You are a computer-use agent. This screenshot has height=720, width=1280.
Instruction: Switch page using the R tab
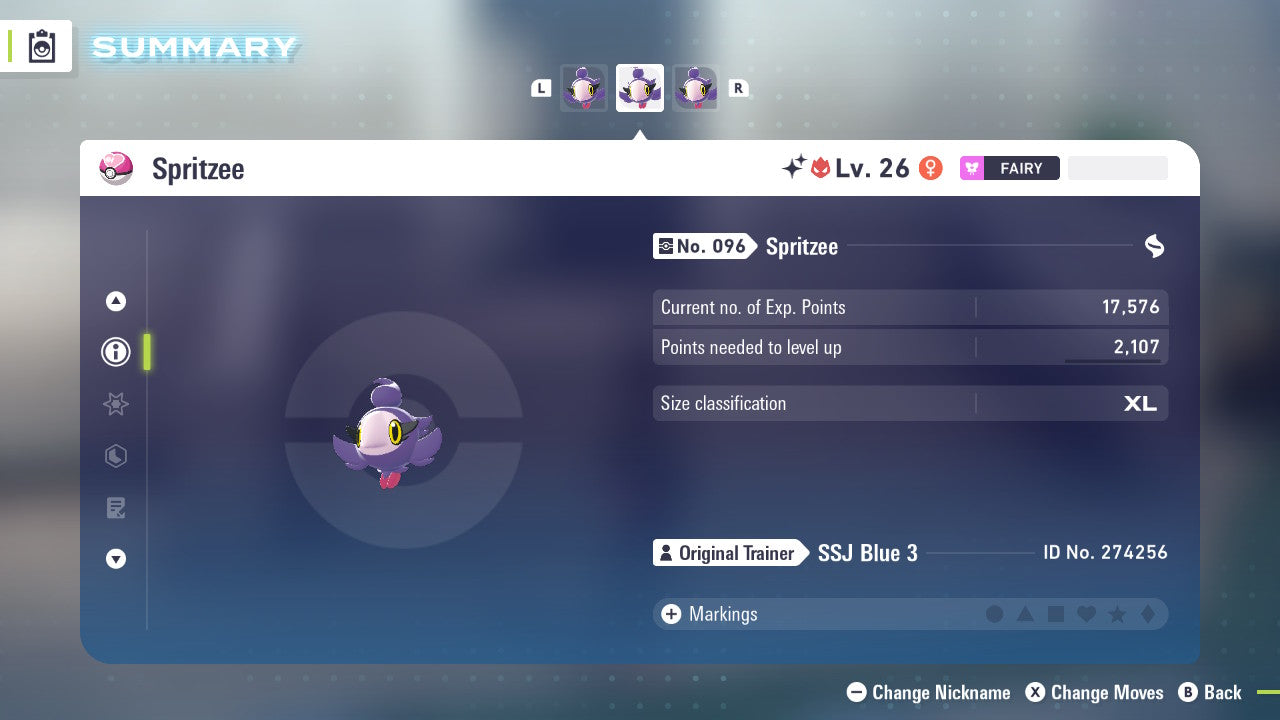(x=739, y=88)
